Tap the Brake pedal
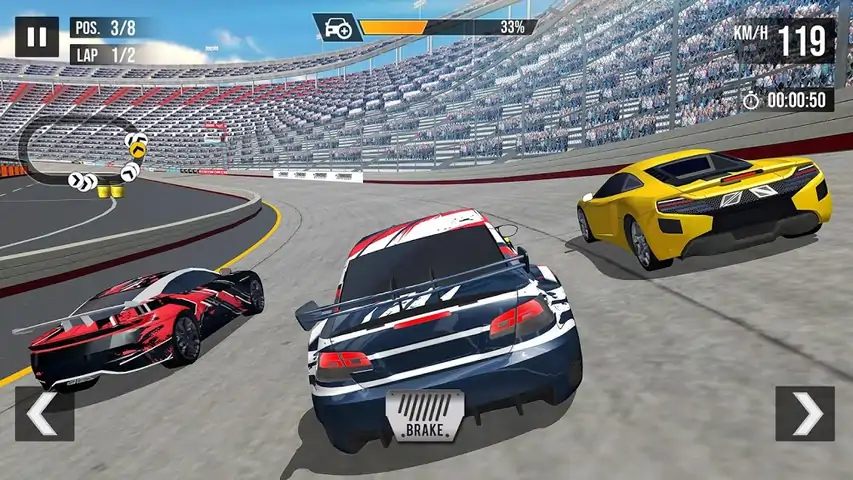Screen dimensions: 853x480 425,416
